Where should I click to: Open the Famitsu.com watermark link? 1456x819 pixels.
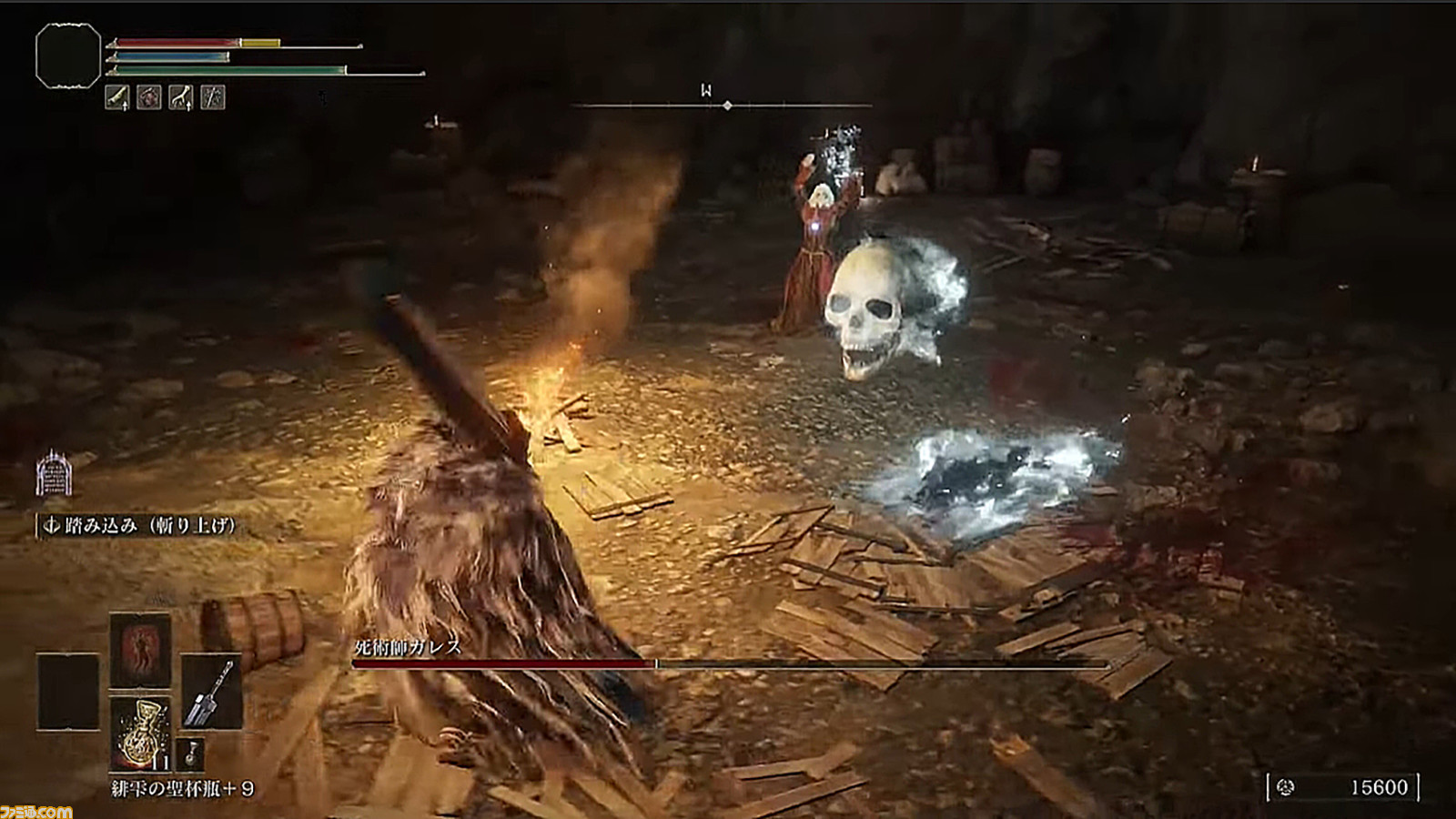(x=36, y=811)
